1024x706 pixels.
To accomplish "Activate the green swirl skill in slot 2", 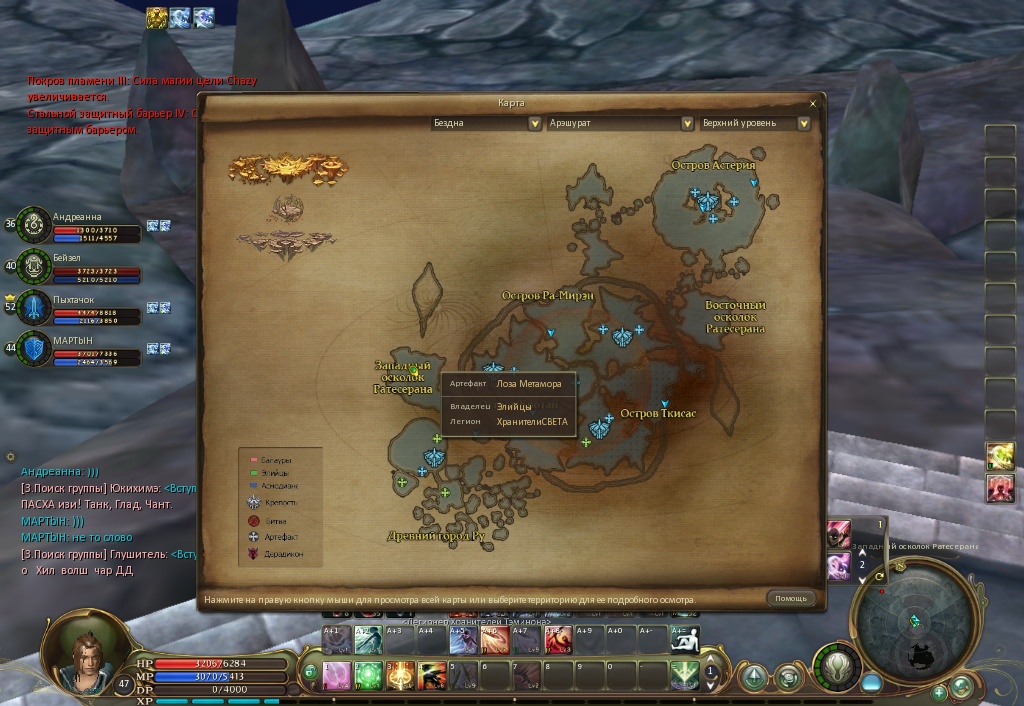I will pos(368,673).
